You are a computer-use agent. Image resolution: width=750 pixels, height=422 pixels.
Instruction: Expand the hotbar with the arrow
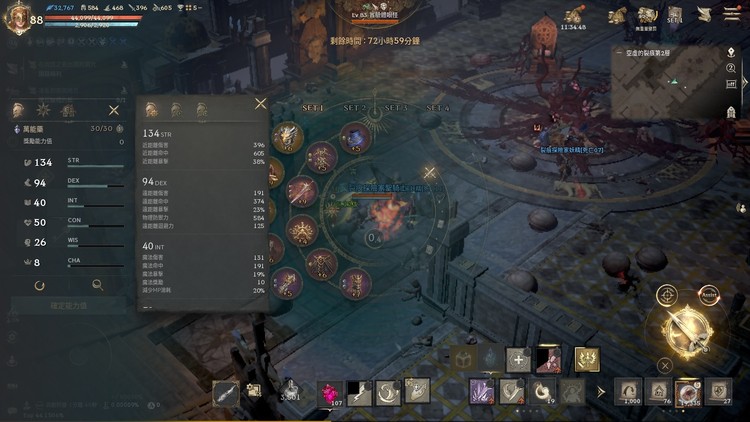point(601,392)
